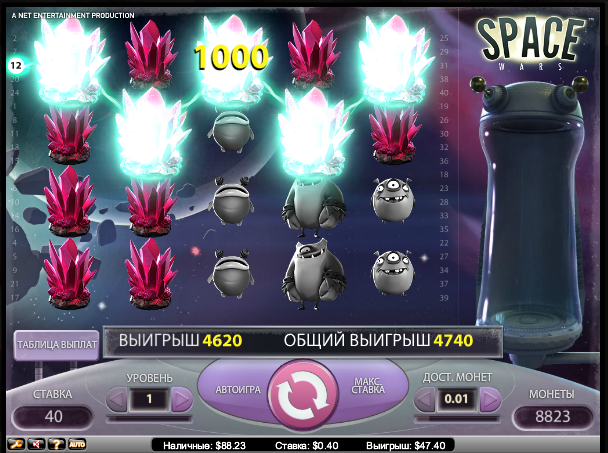Open the wrench settings icon

[16, 443]
